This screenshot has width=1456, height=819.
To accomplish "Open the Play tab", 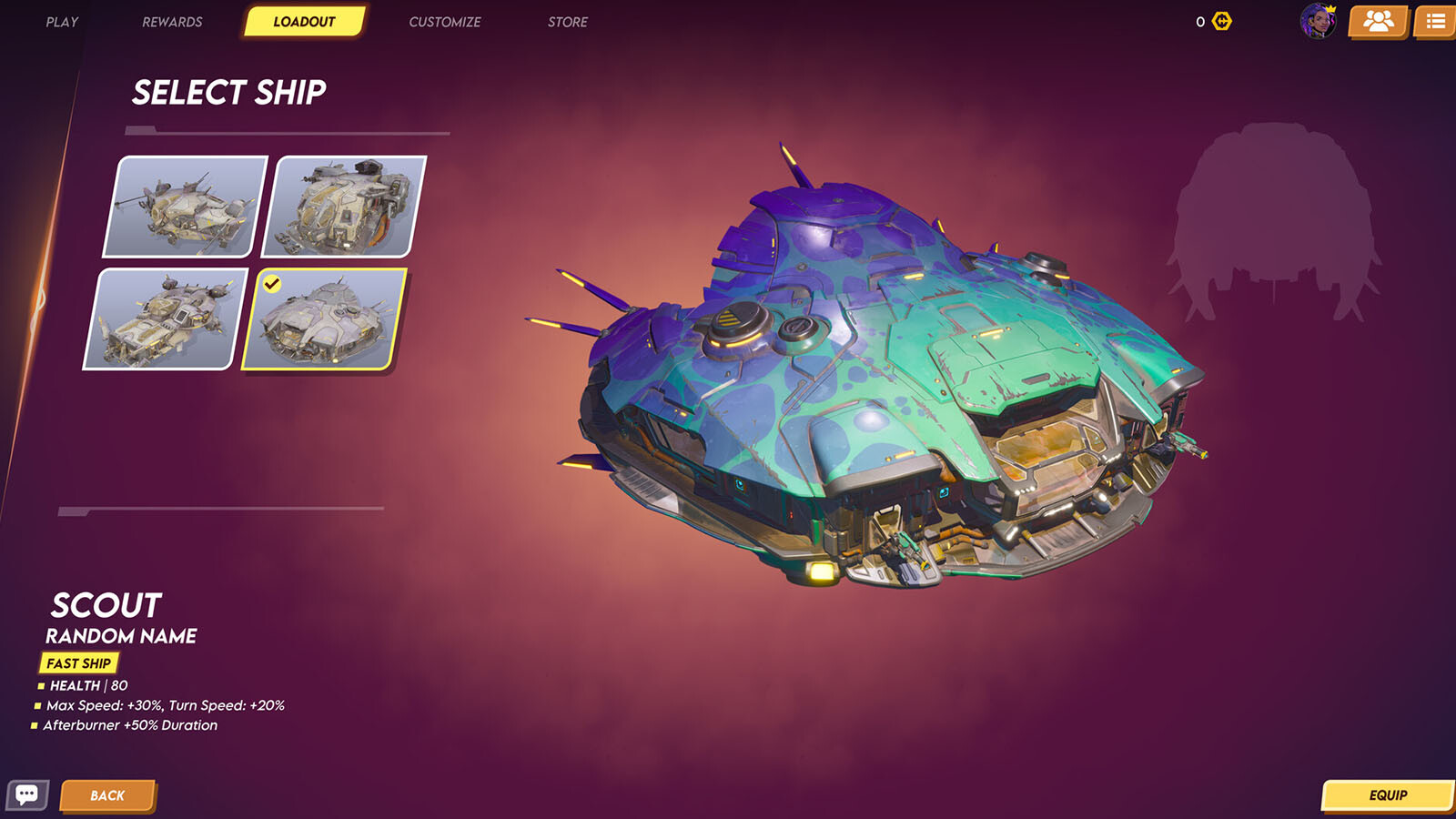I will (62, 22).
